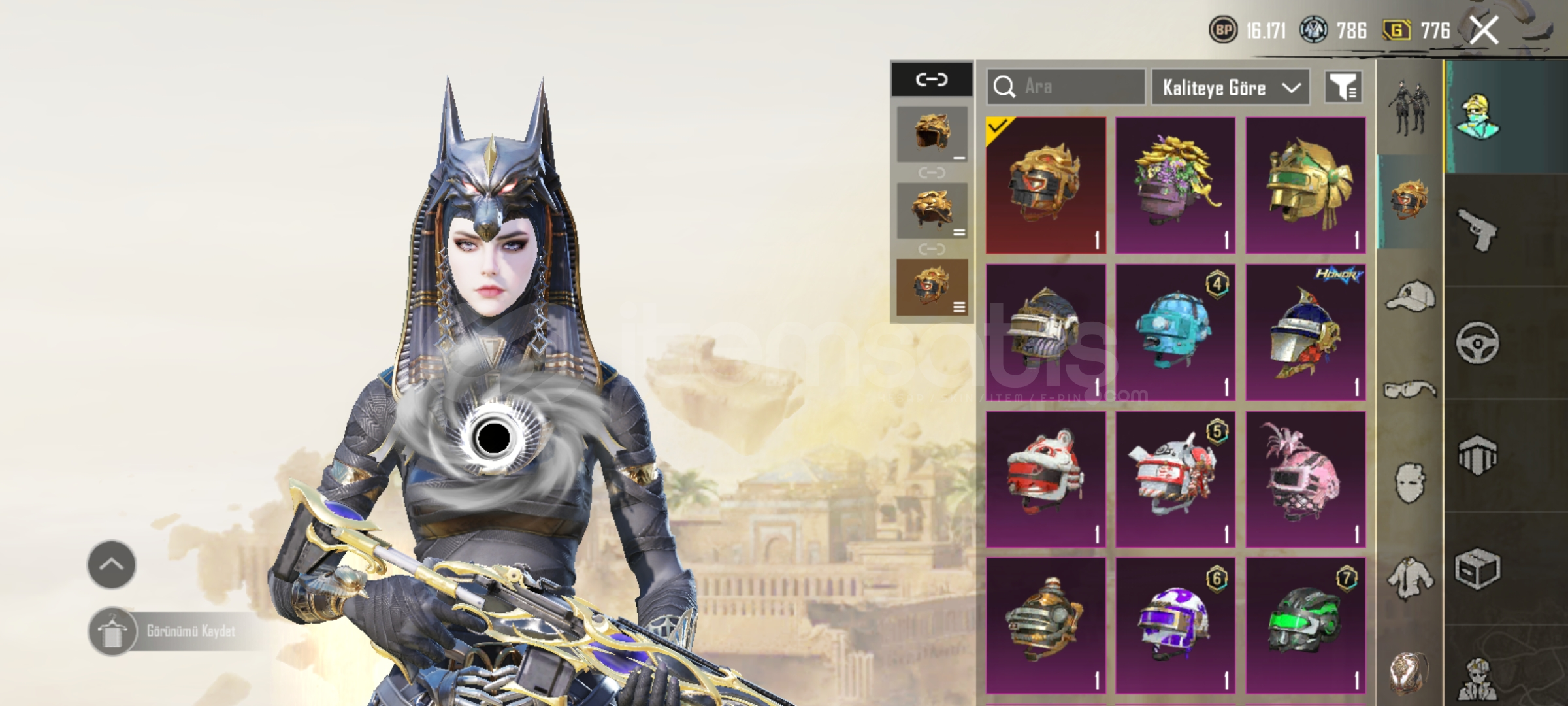This screenshot has height=706, width=1568.
Task: Open the vehicle steering wheel section
Action: coord(1478,343)
